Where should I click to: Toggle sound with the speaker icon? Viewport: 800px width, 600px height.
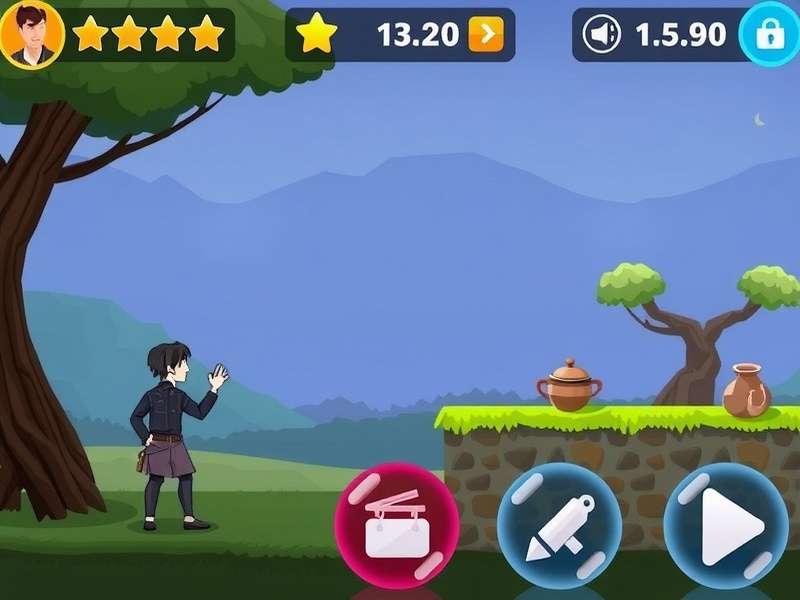tap(601, 35)
